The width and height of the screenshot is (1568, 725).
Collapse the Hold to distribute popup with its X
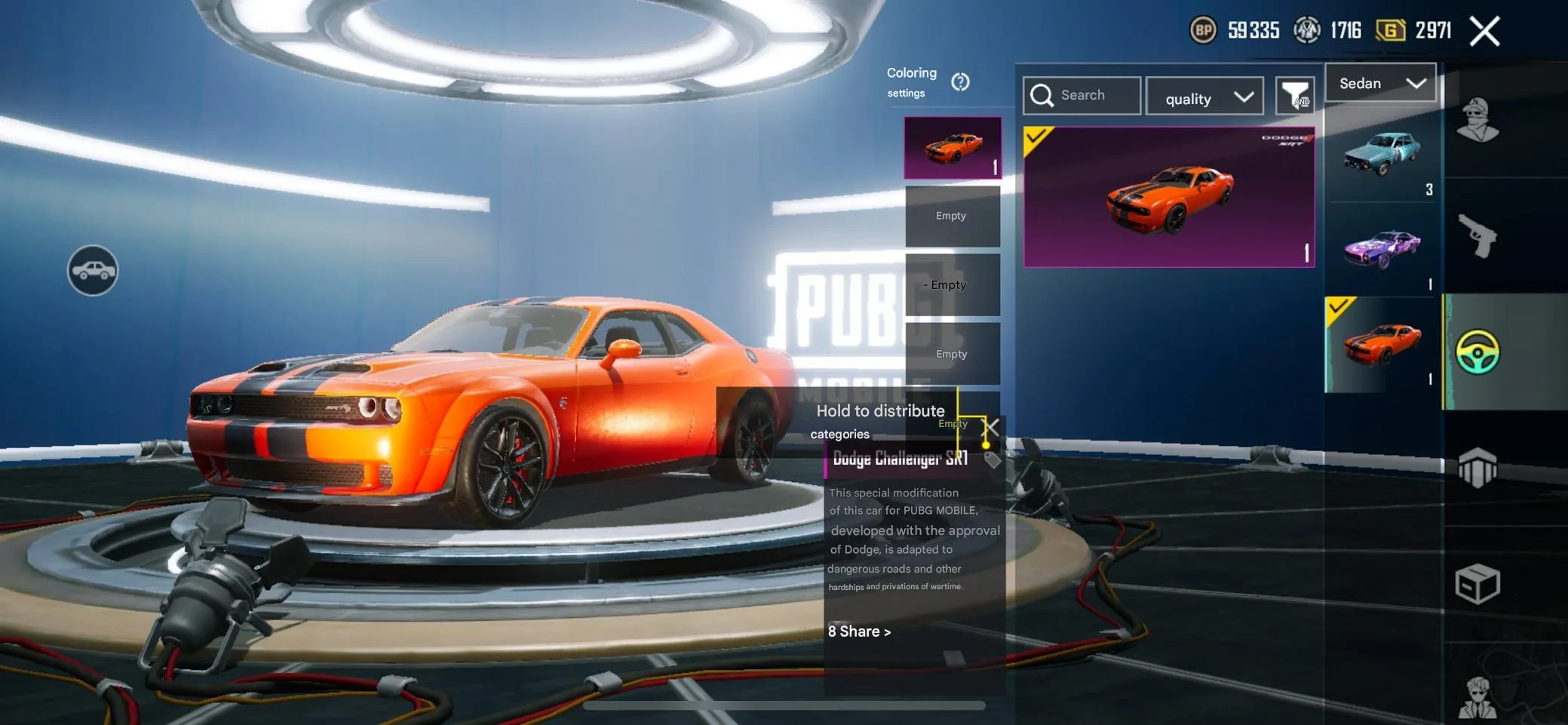pos(991,428)
